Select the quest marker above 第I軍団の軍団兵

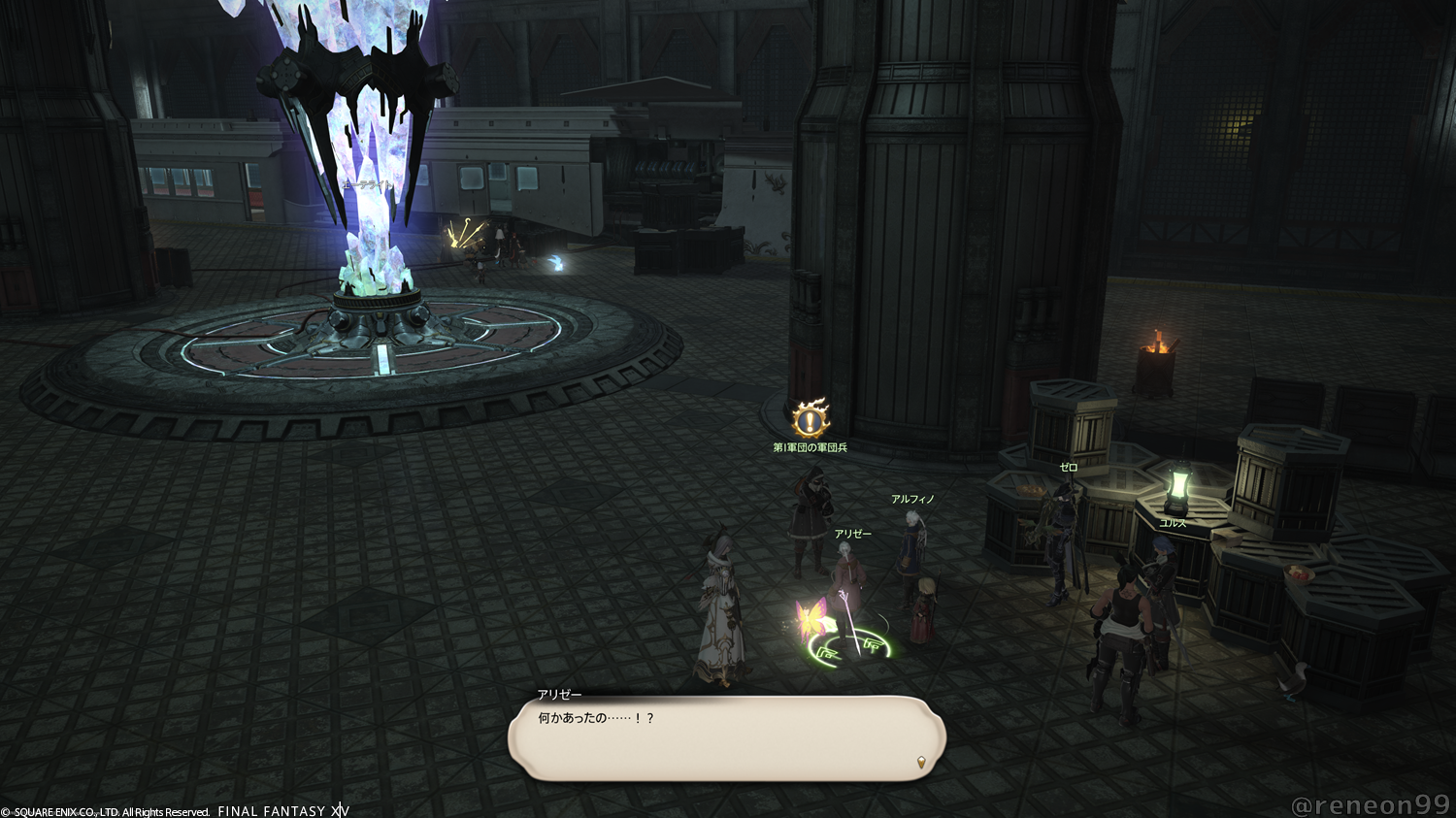(x=810, y=419)
